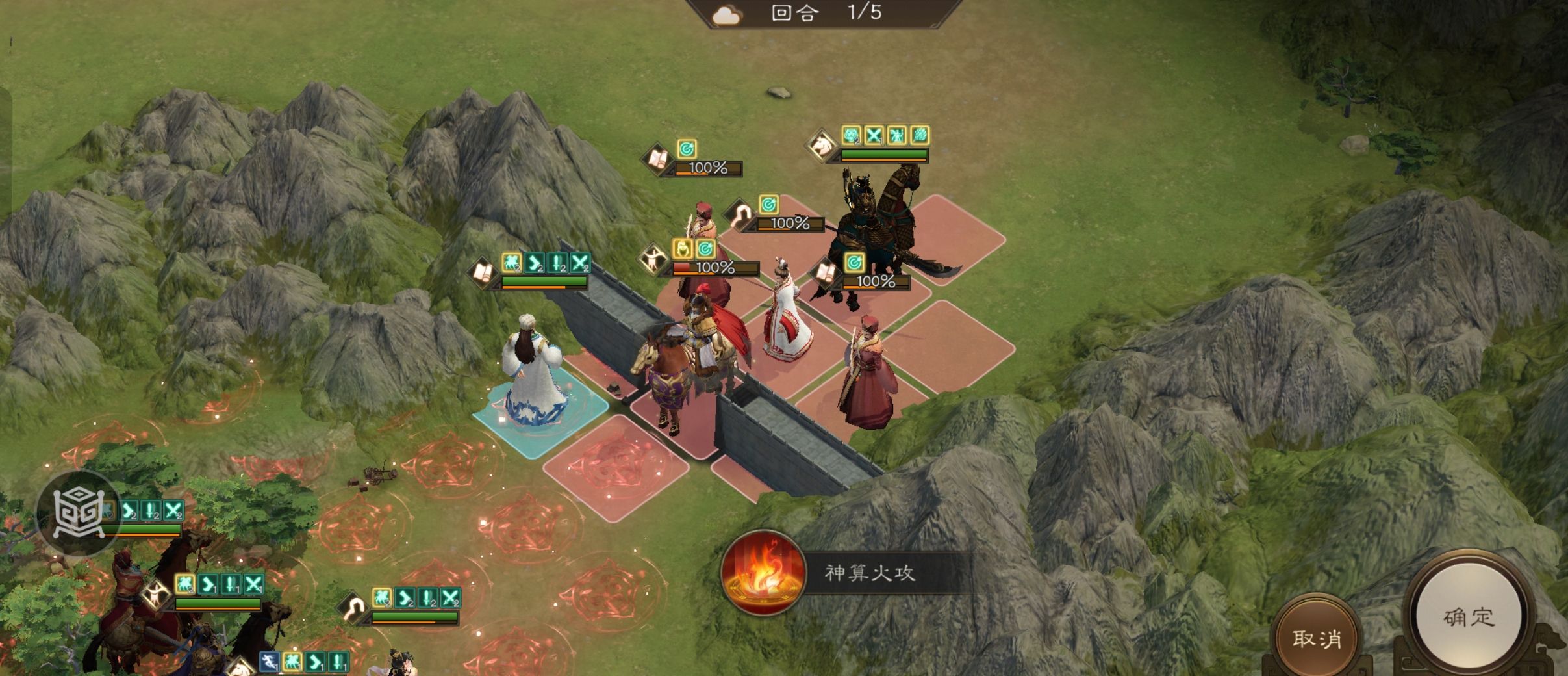Tap the tiger buff icon above the cavalry general

tap(852, 135)
